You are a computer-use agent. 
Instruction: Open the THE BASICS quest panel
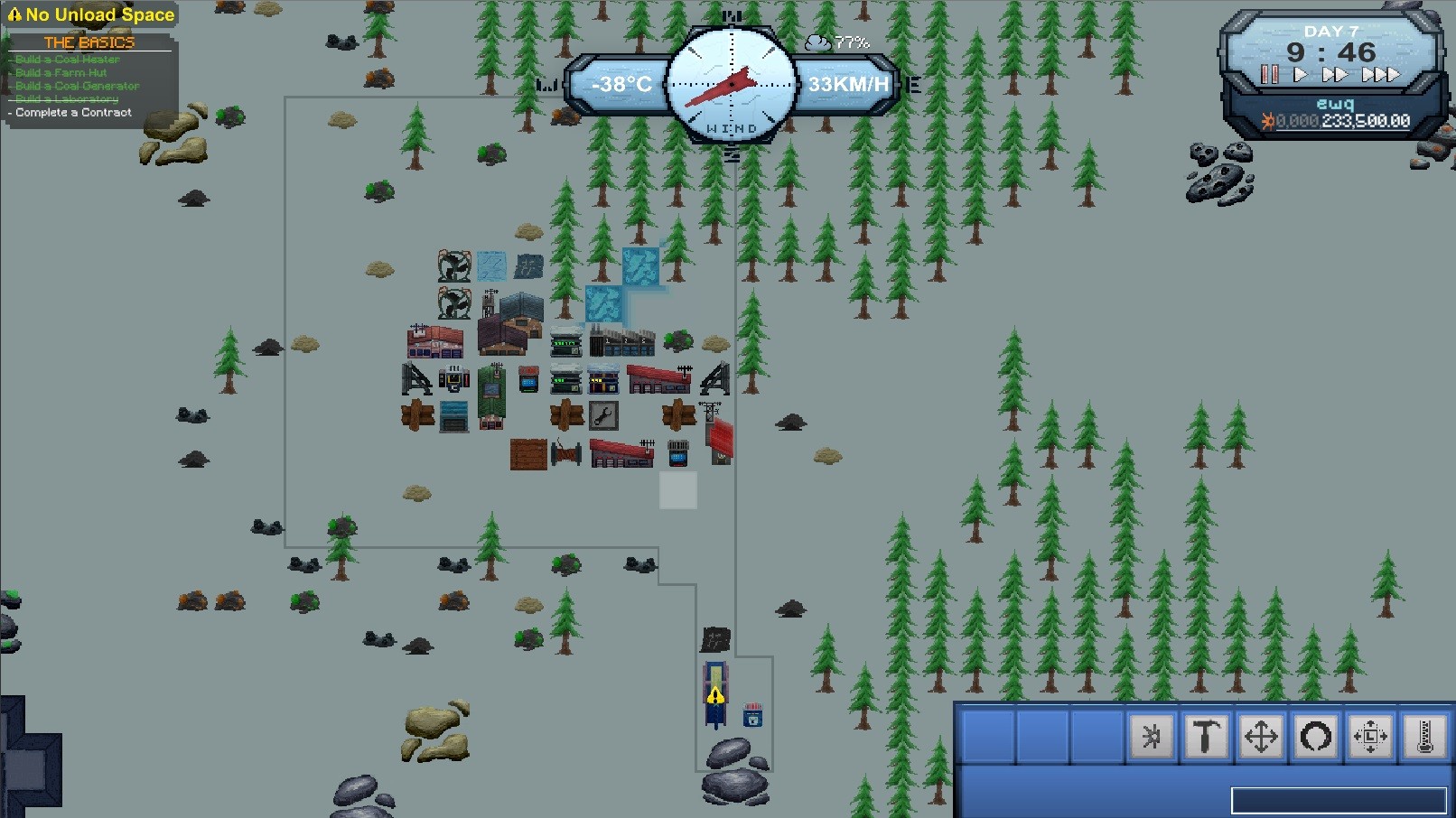[x=88, y=42]
